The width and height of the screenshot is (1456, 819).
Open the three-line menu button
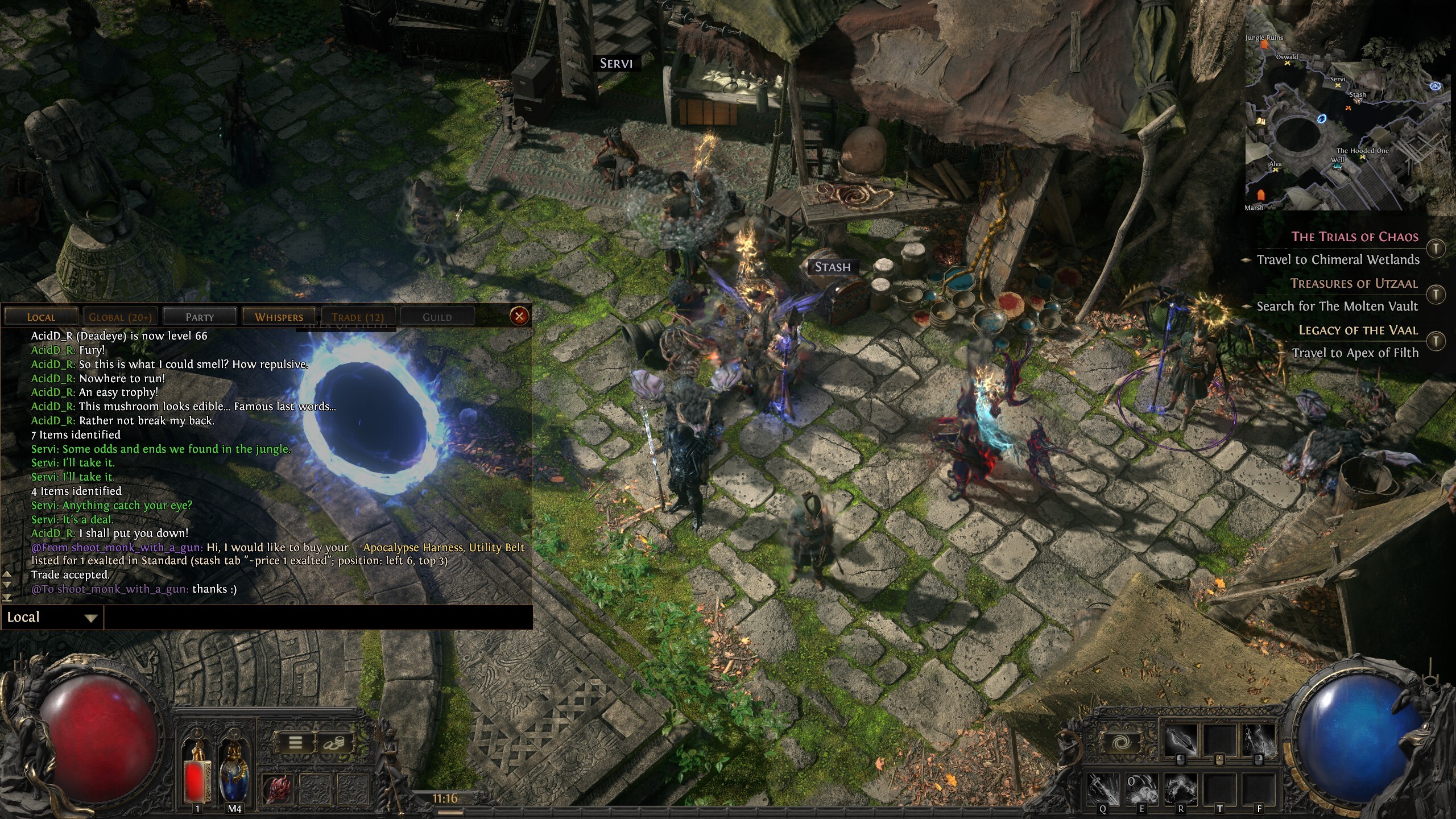pyautogui.click(x=295, y=742)
